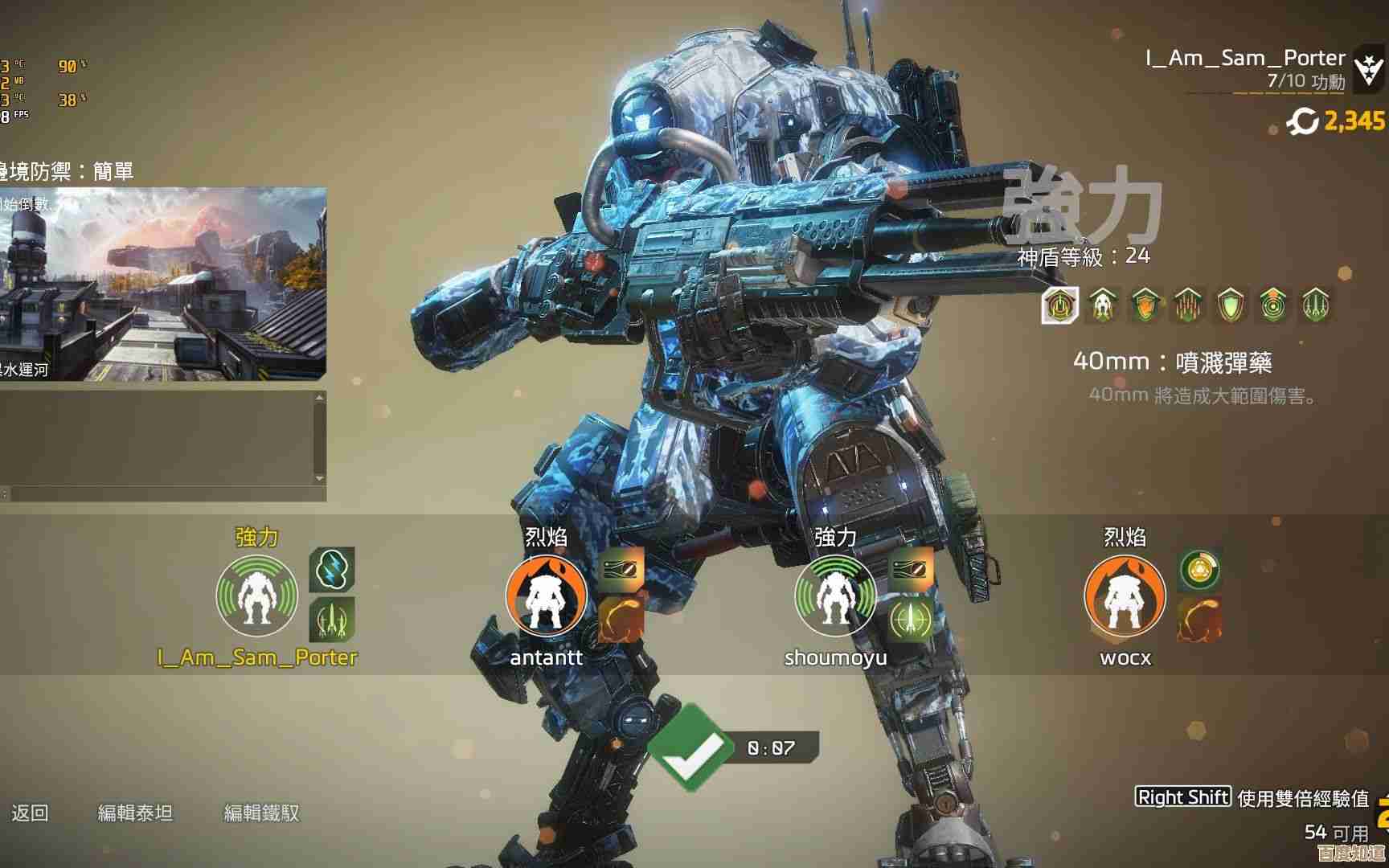This screenshot has height=868, width=1389.
Task: Select I_Am_Sam_Porter's green titan icon
Action: pos(256,596)
